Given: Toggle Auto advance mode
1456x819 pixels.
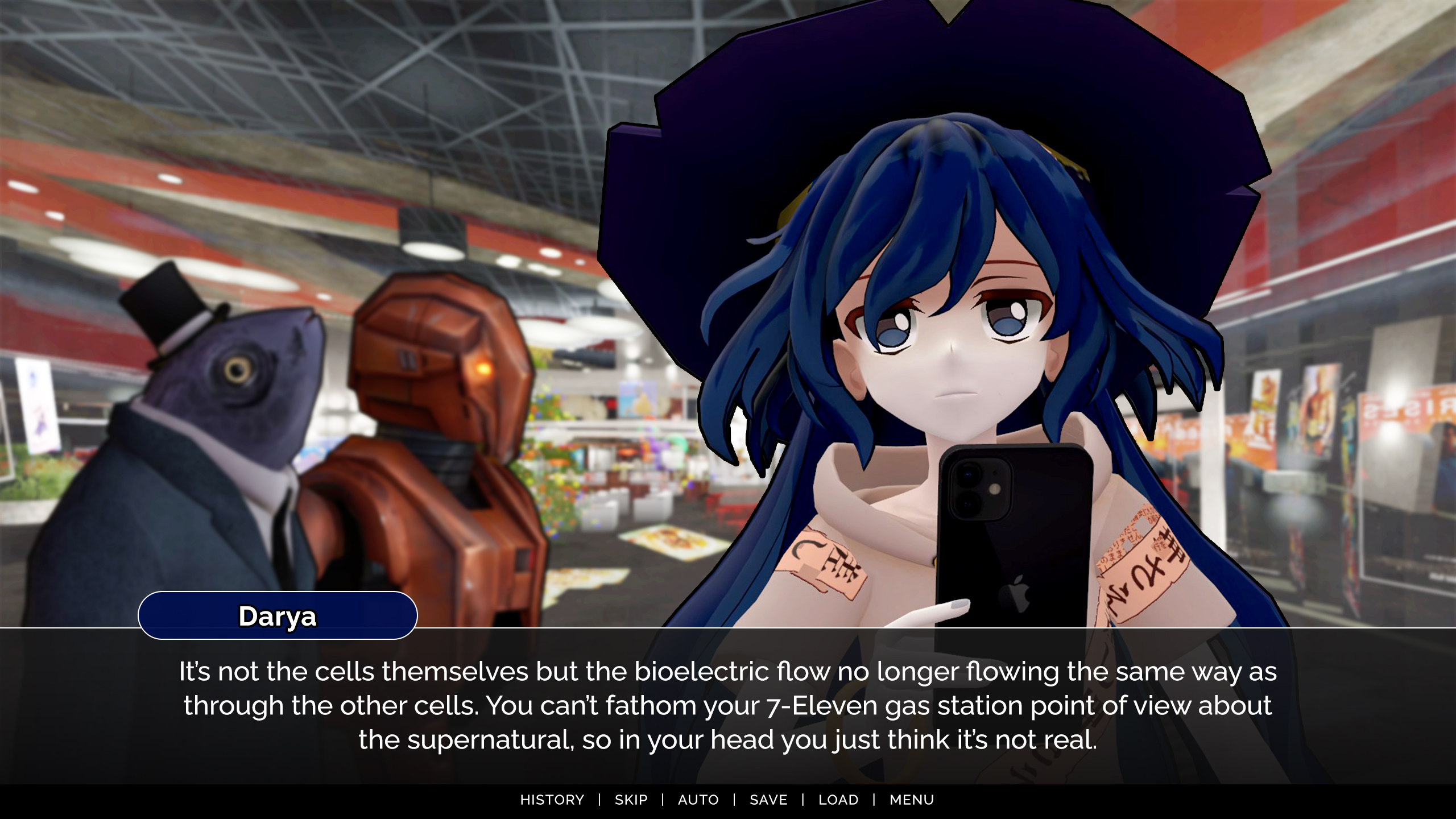Looking at the screenshot, I should click(698, 800).
